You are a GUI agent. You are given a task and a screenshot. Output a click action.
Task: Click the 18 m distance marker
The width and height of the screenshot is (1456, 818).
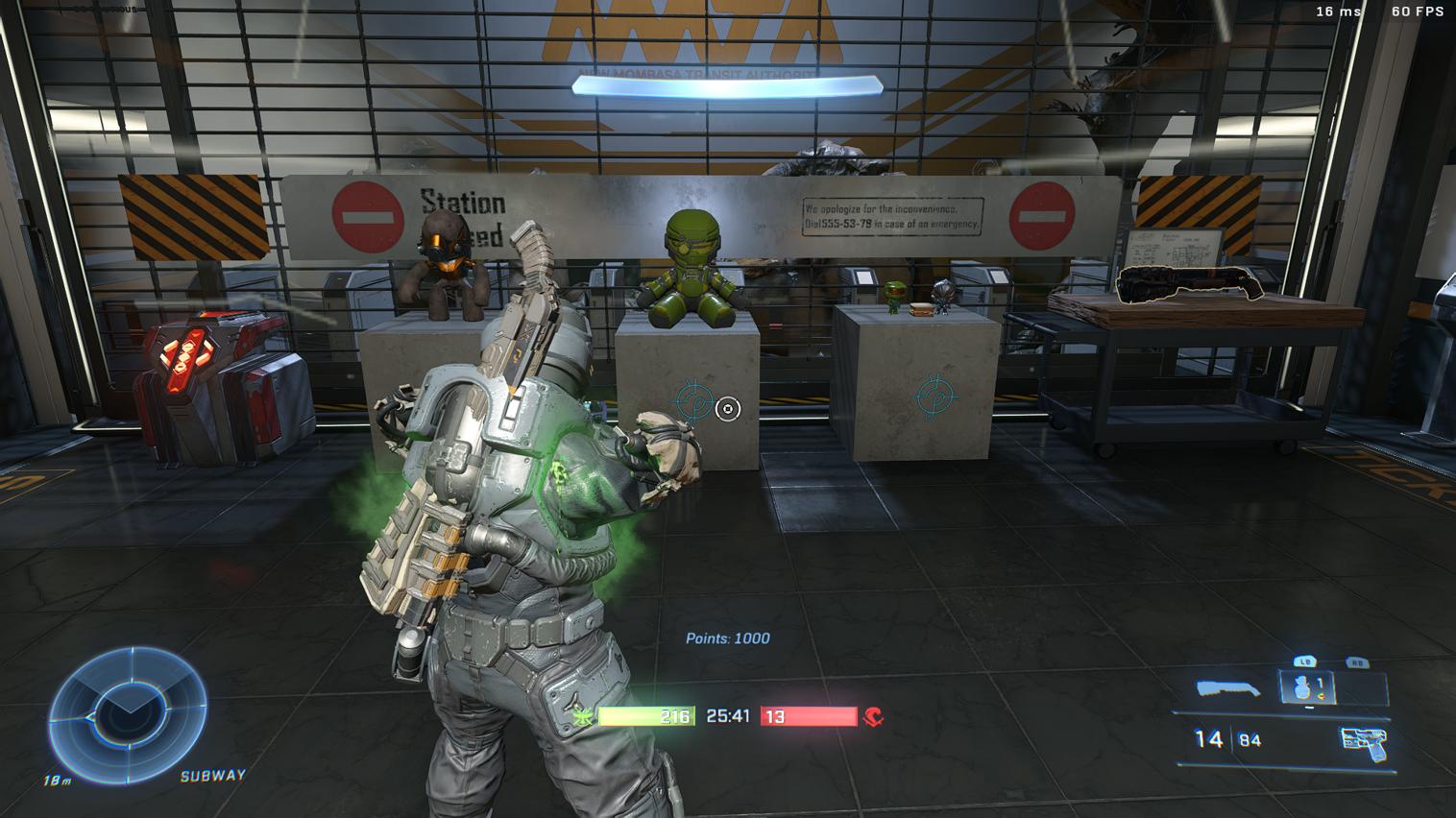pyautogui.click(x=58, y=781)
